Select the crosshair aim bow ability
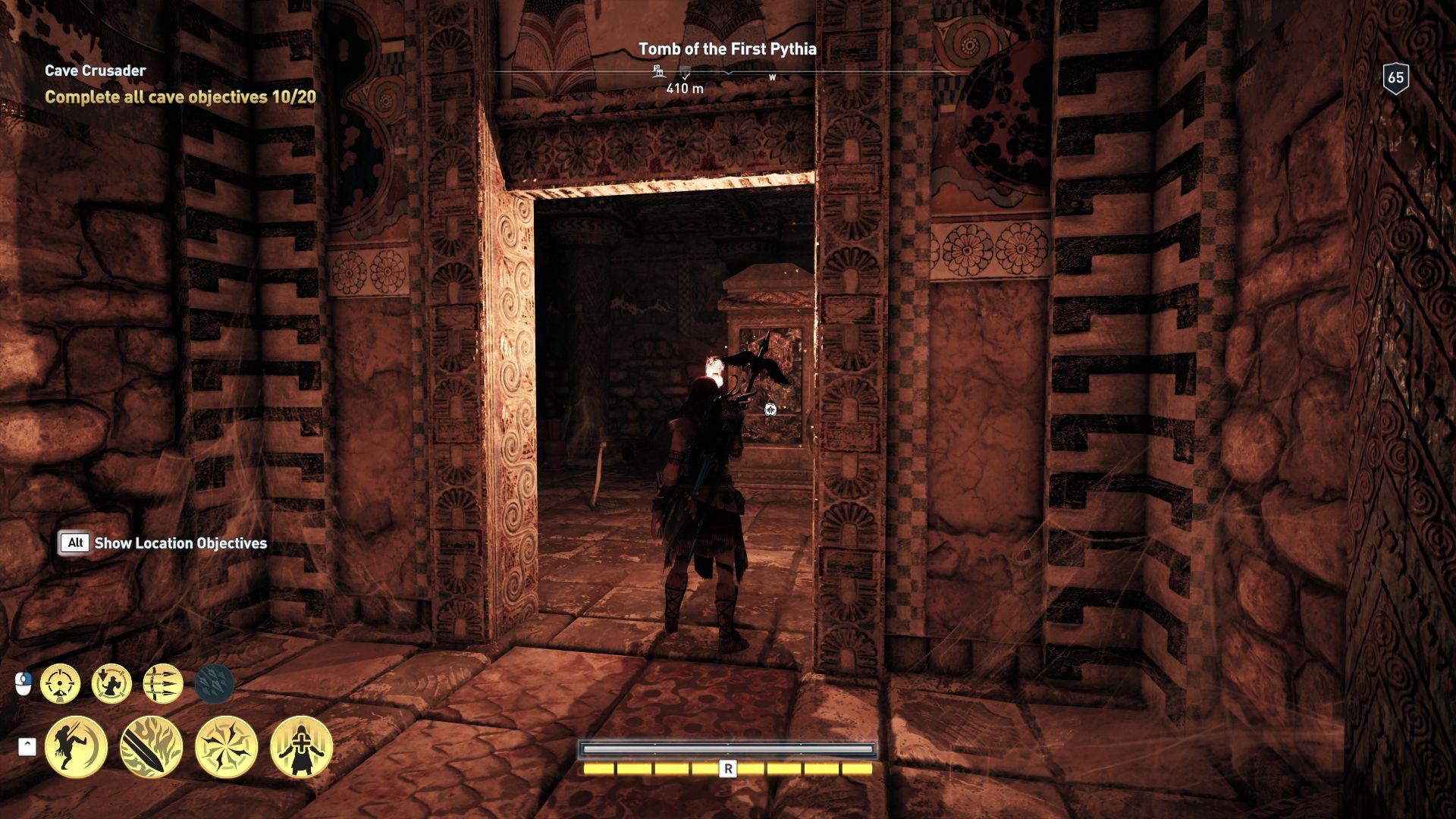The width and height of the screenshot is (1456, 819). click(60, 684)
